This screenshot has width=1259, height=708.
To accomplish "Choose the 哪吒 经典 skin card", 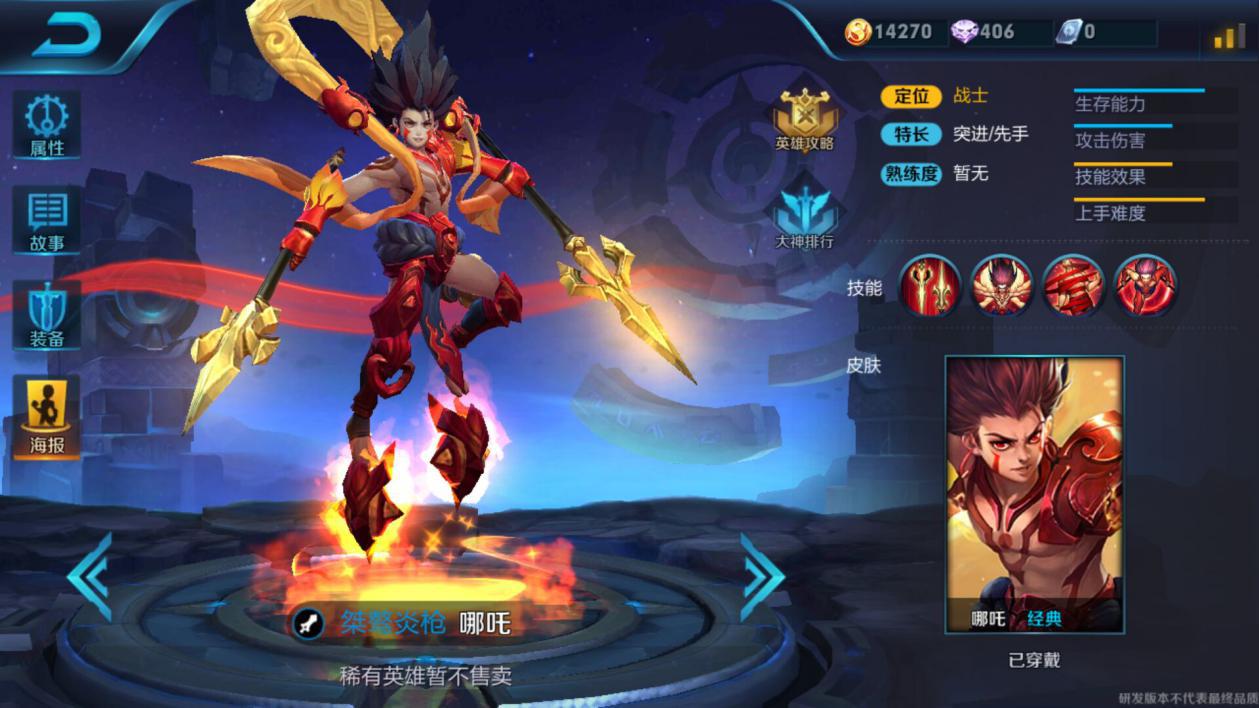I will click(x=1034, y=495).
